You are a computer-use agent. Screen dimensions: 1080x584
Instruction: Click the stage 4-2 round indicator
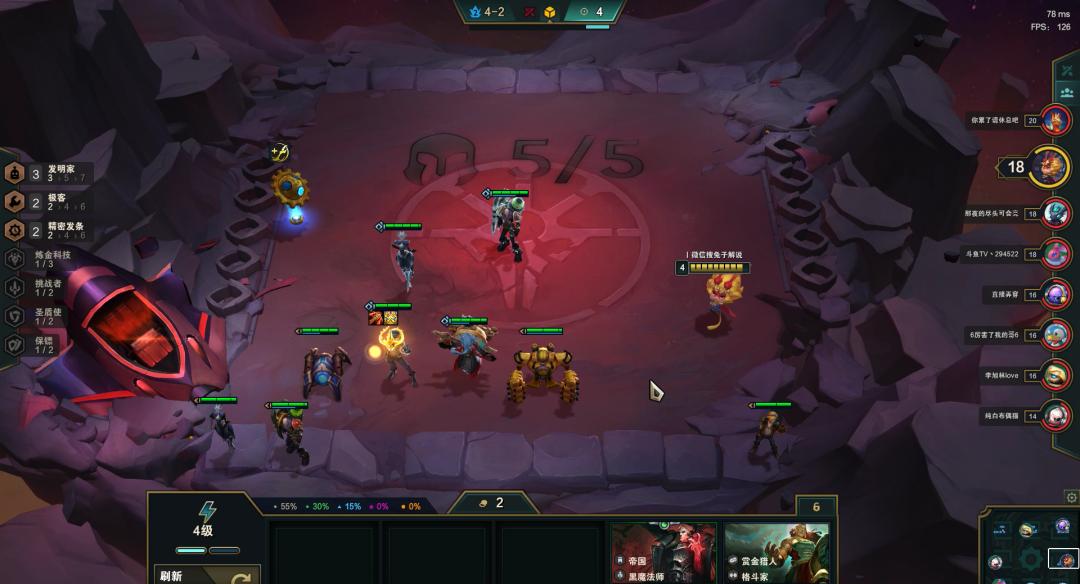(x=486, y=12)
